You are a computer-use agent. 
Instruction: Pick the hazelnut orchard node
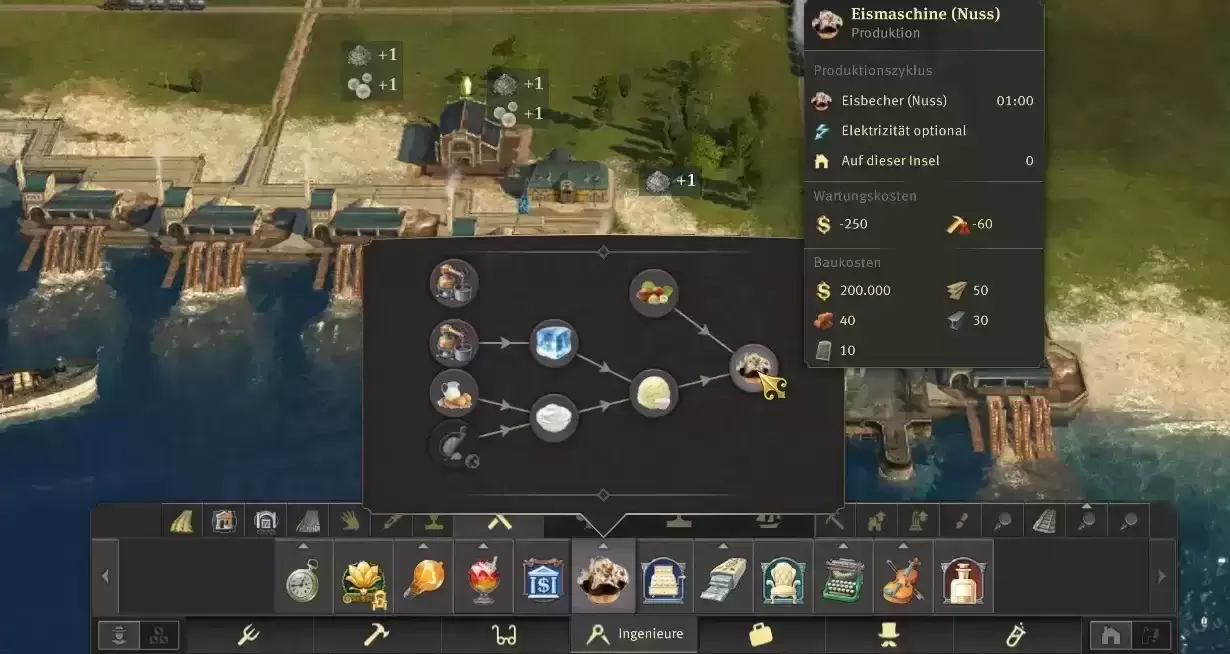coord(654,293)
